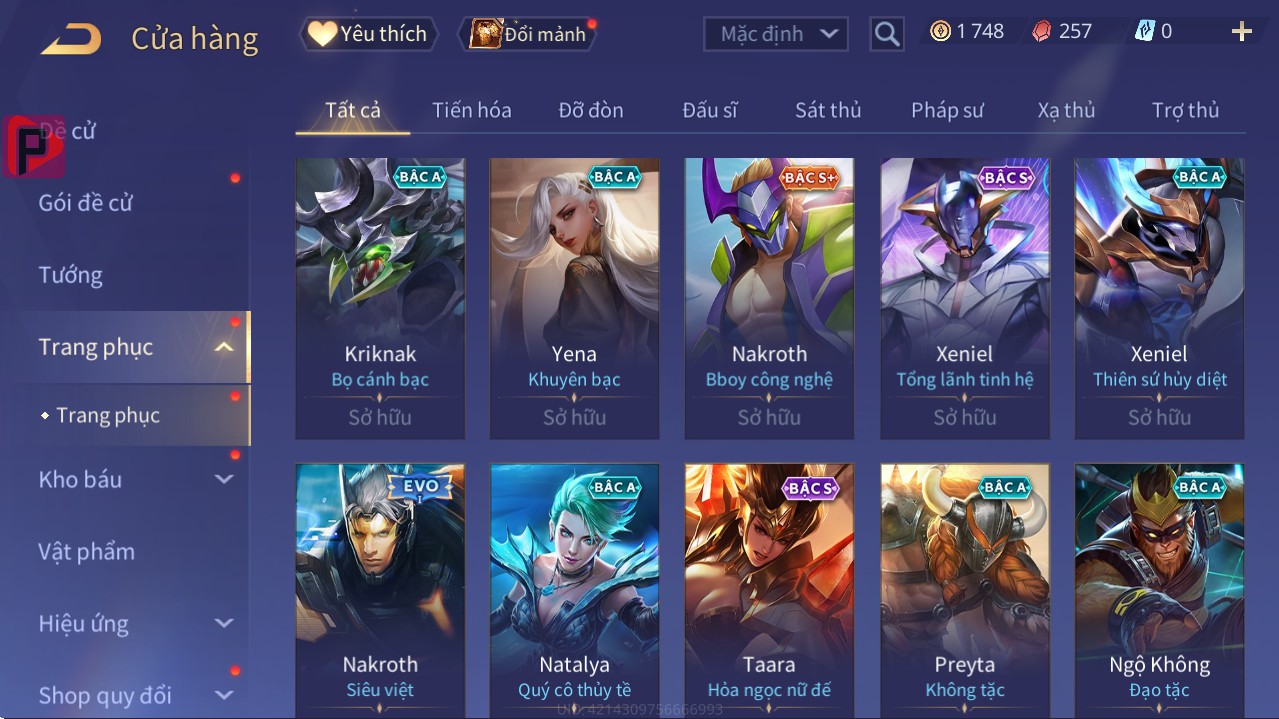This screenshot has height=719, width=1279.
Task: Select the Kriknak Bọ cánh bạc skin
Action: click(x=380, y=298)
